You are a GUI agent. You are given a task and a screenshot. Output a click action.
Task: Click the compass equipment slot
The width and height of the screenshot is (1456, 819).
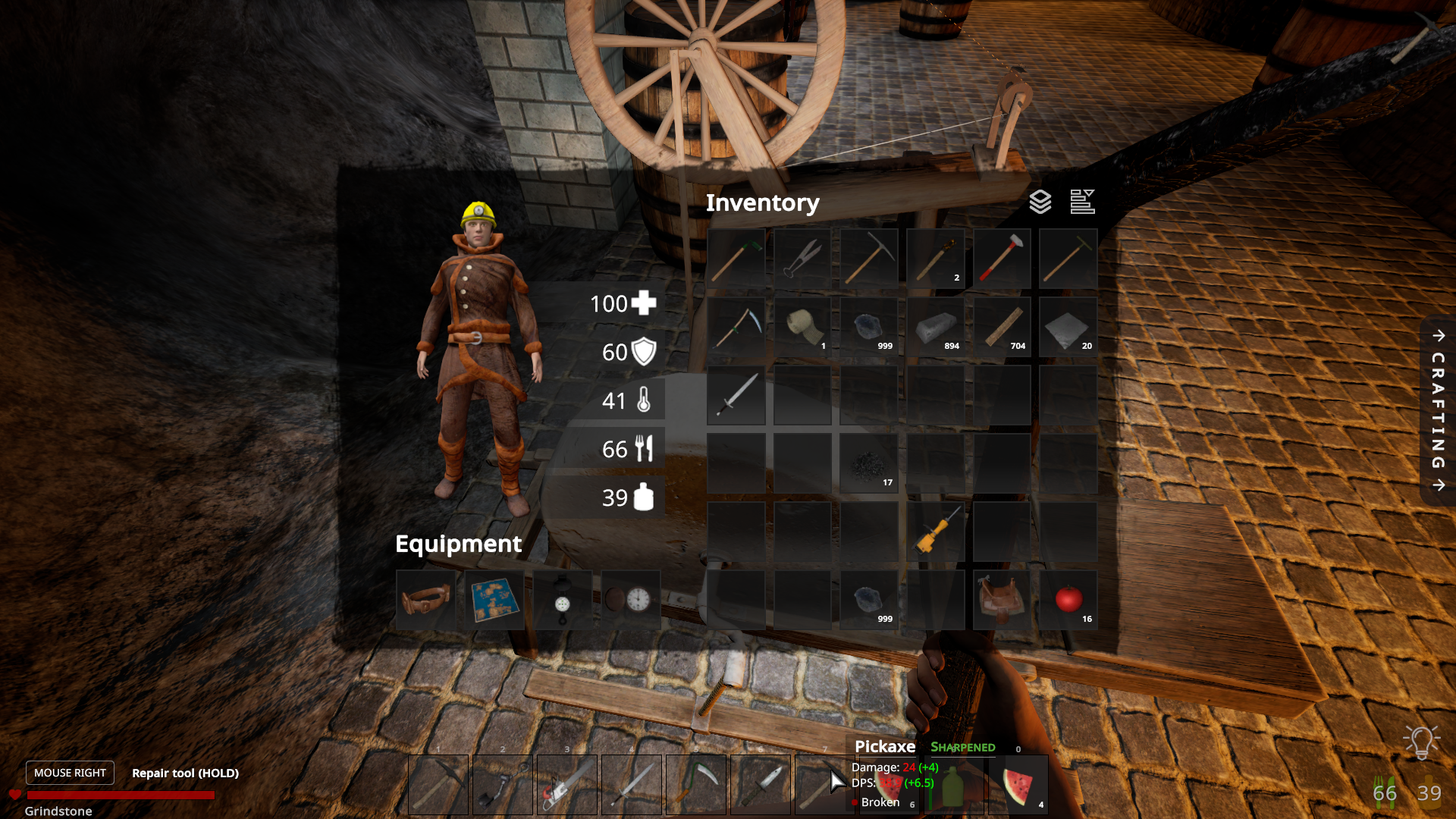coord(562,601)
